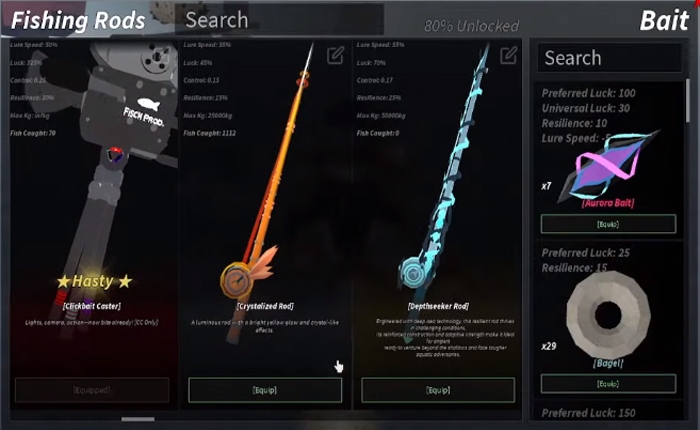Click the Bait search field

click(610, 58)
